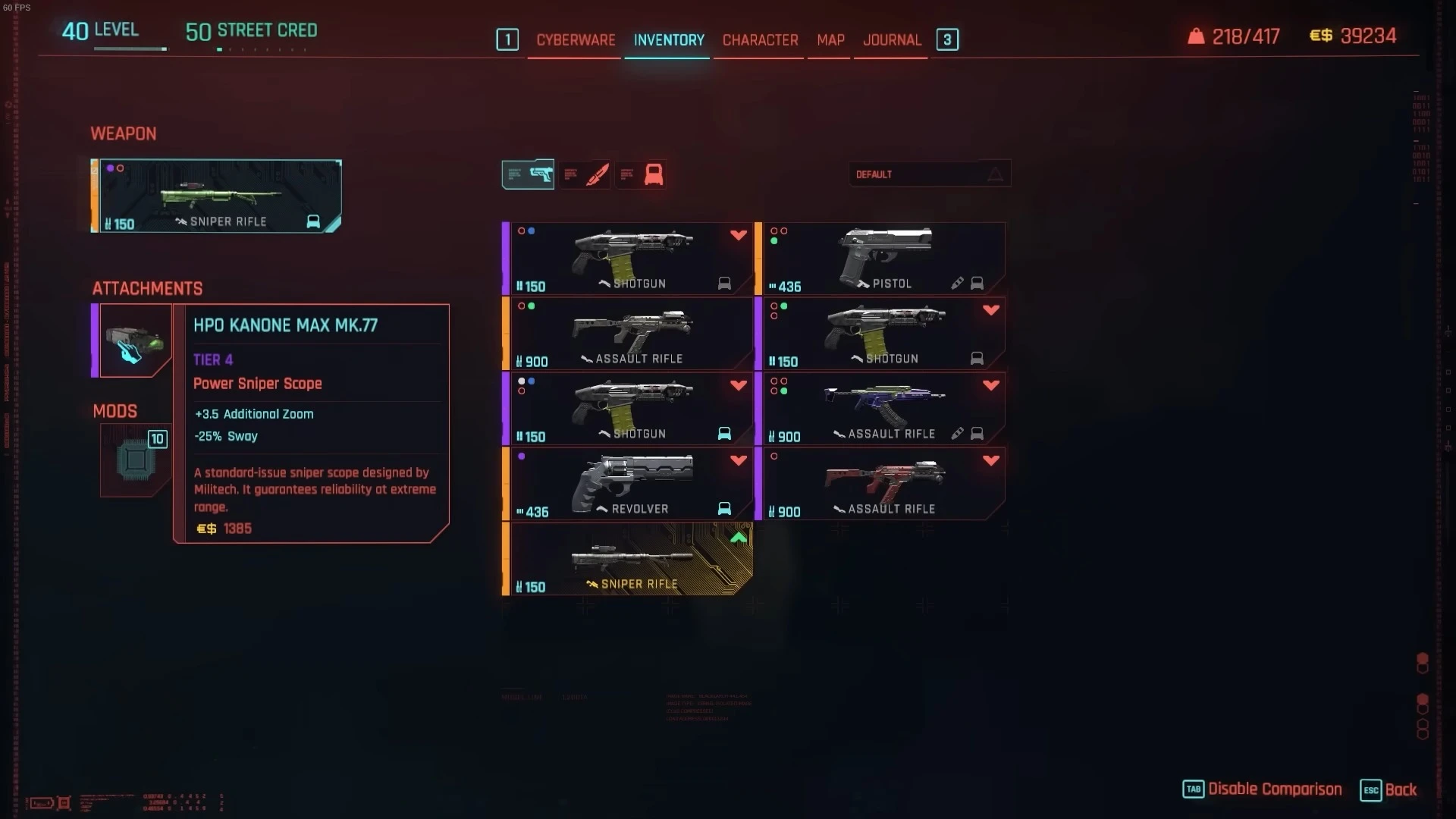Select the ranged weapons filter icon
1456x819 pixels.
point(527,174)
